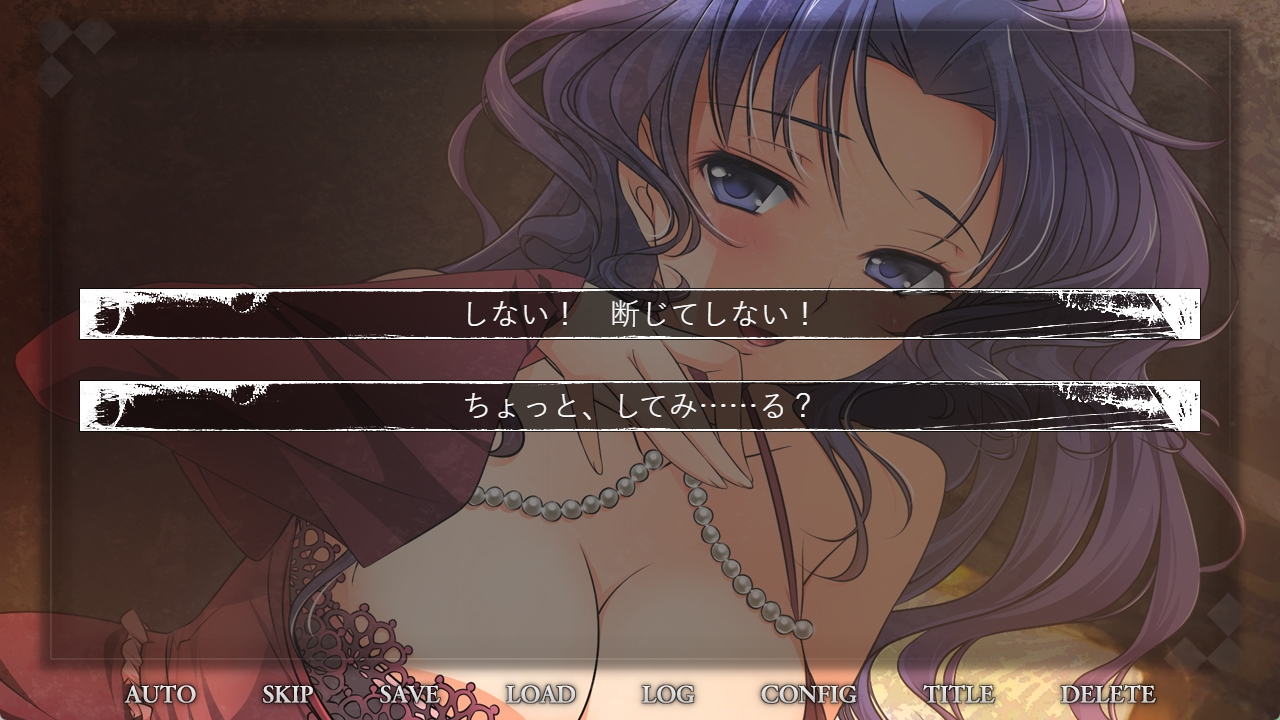Return to the TITLE screen
Image resolution: width=1280 pixels, height=720 pixels.
click(x=958, y=694)
